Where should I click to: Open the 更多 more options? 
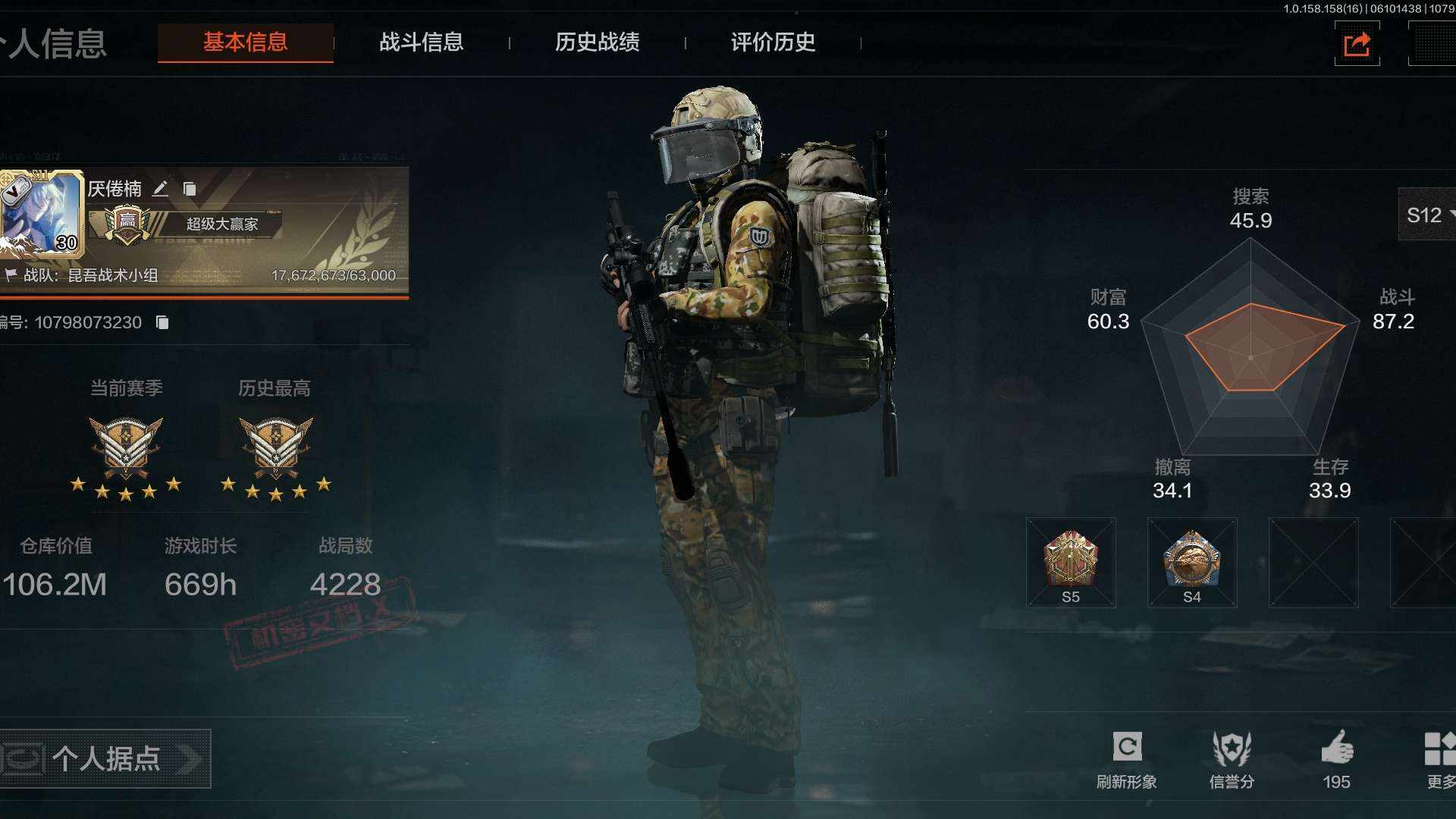[x=1439, y=759]
